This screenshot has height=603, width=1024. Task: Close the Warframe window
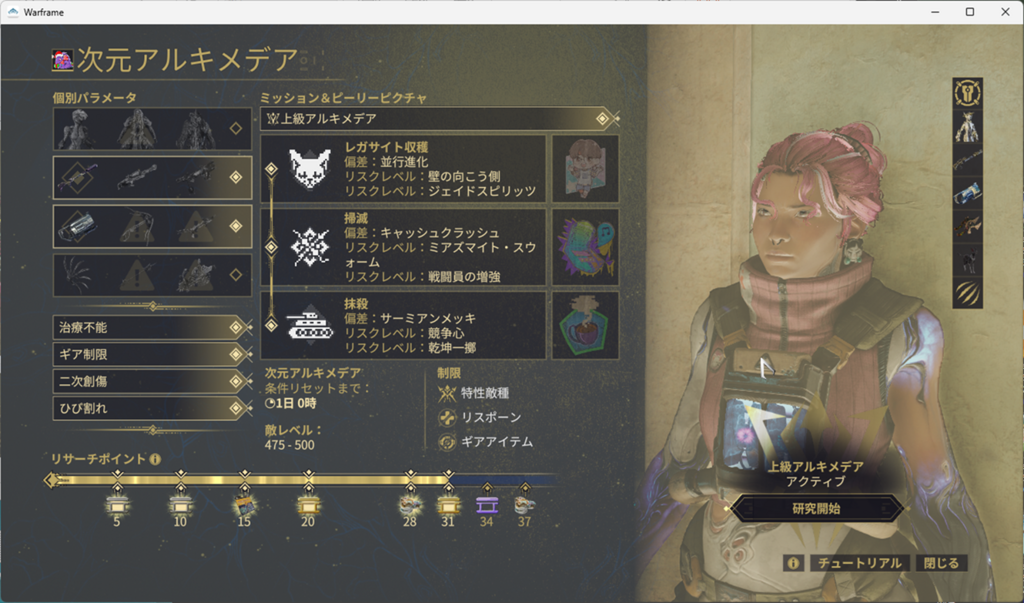click(1003, 12)
